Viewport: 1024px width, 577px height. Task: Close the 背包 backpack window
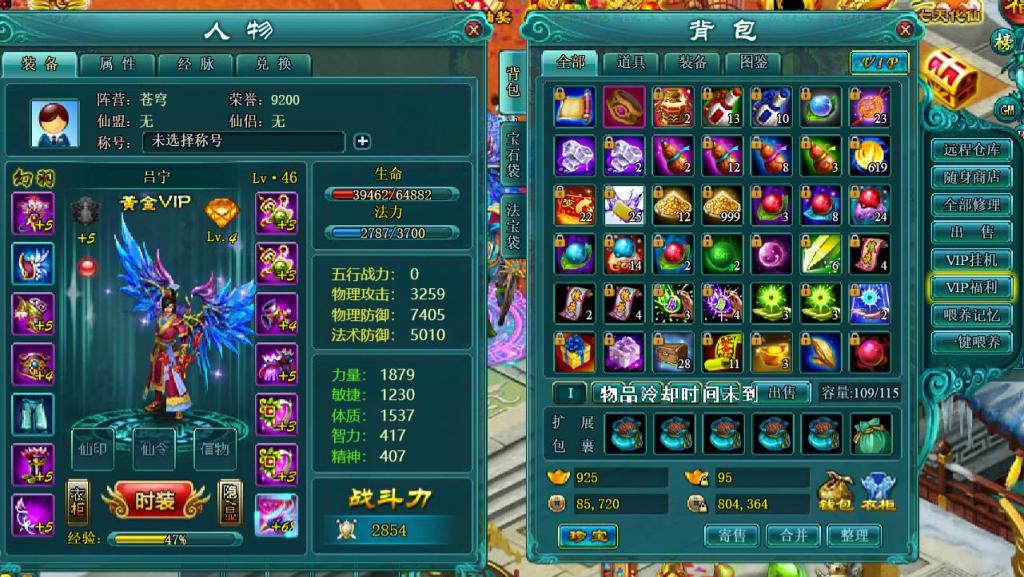904,30
